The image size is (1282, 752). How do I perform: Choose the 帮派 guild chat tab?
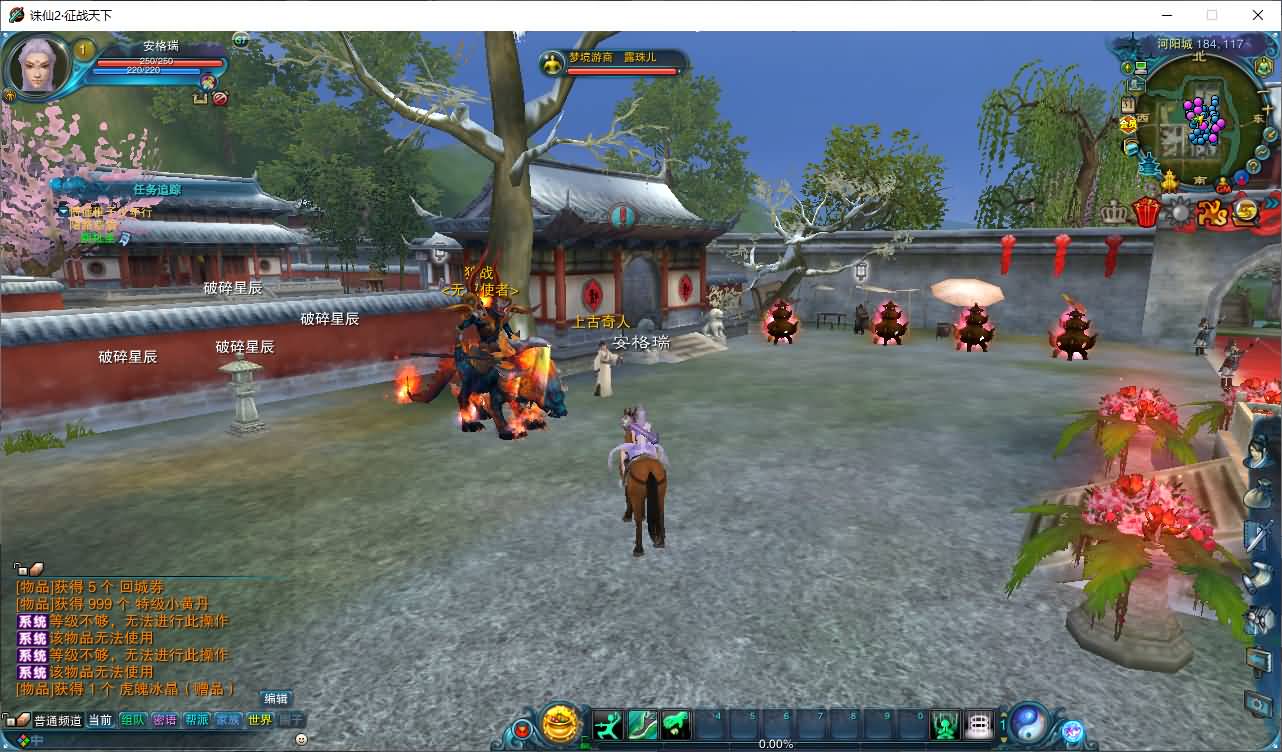[196, 720]
